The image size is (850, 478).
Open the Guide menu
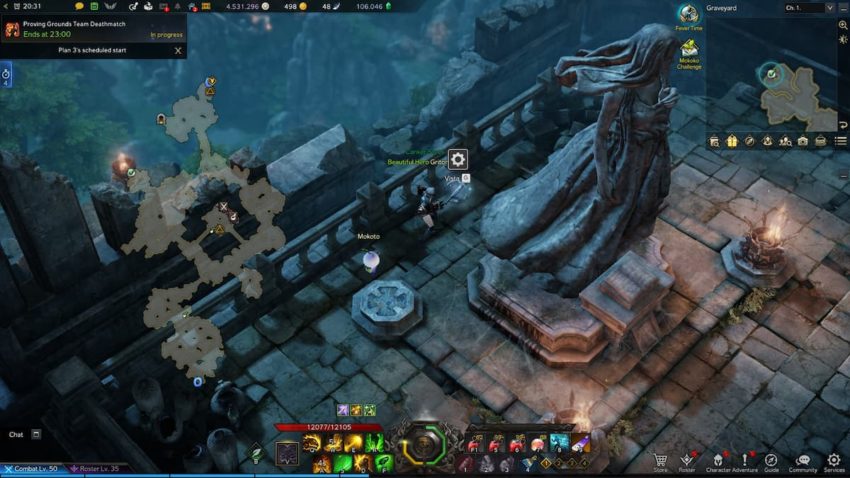tap(771, 460)
